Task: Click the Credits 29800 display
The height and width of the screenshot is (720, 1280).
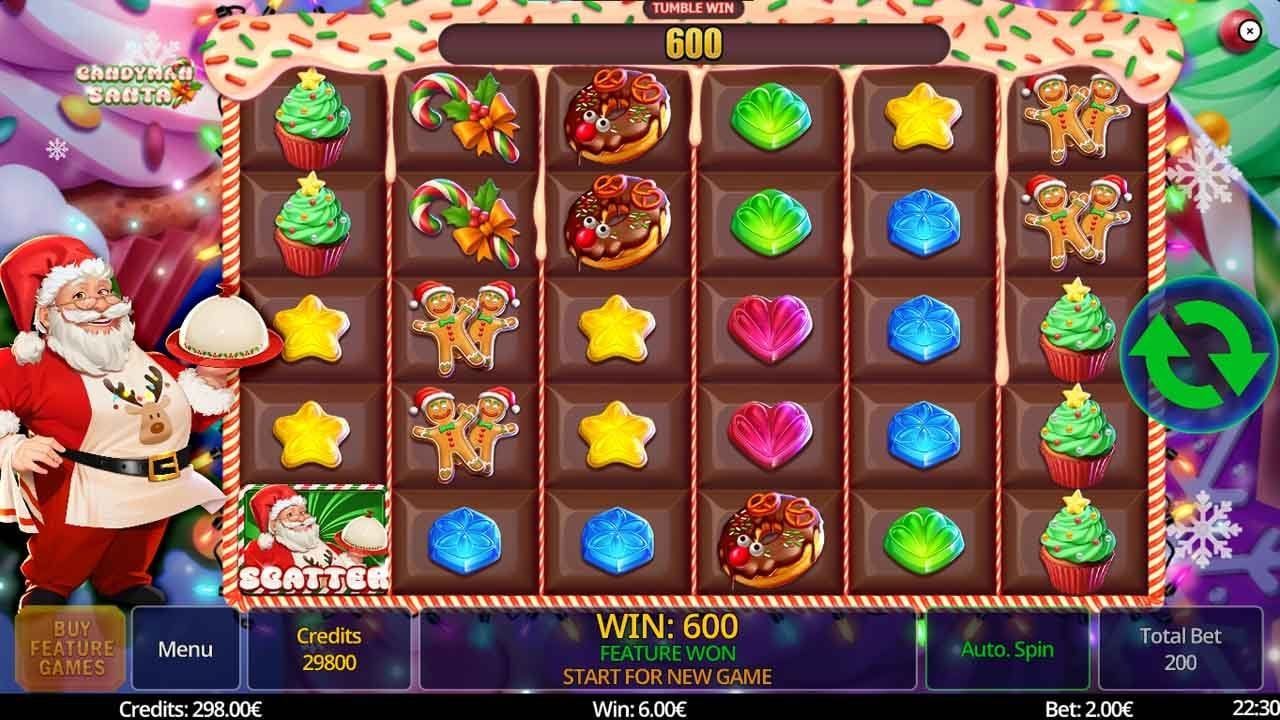Action: [330, 648]
